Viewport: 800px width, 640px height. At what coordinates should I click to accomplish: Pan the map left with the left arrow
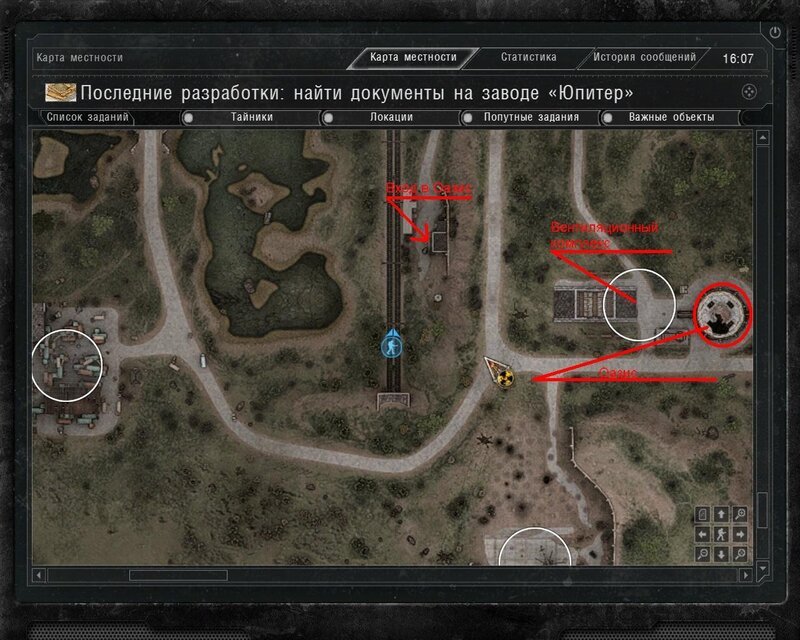pyautogui.click(x=702, y=534)
